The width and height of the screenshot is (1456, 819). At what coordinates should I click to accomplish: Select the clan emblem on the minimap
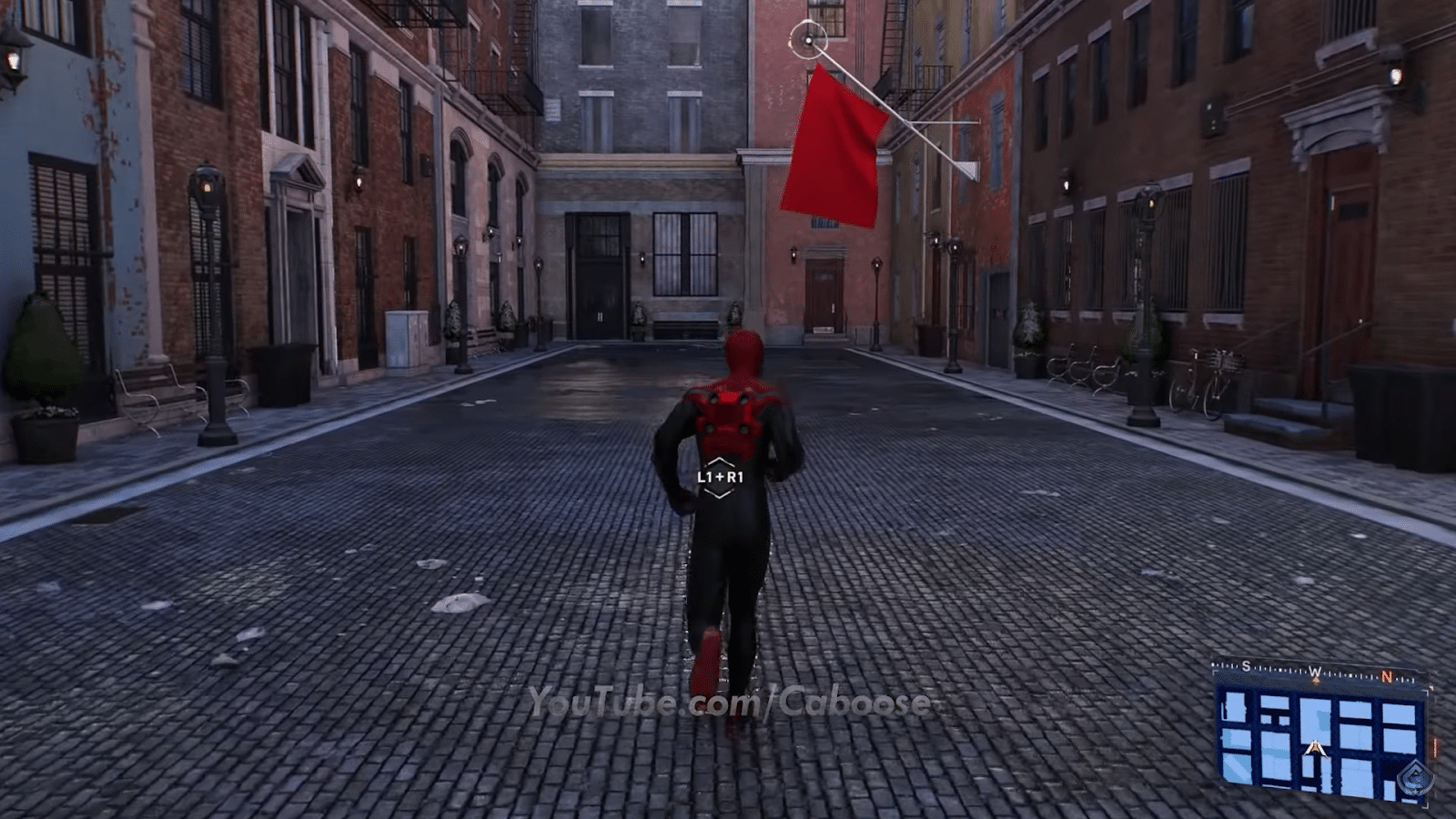pos(1415,779)
